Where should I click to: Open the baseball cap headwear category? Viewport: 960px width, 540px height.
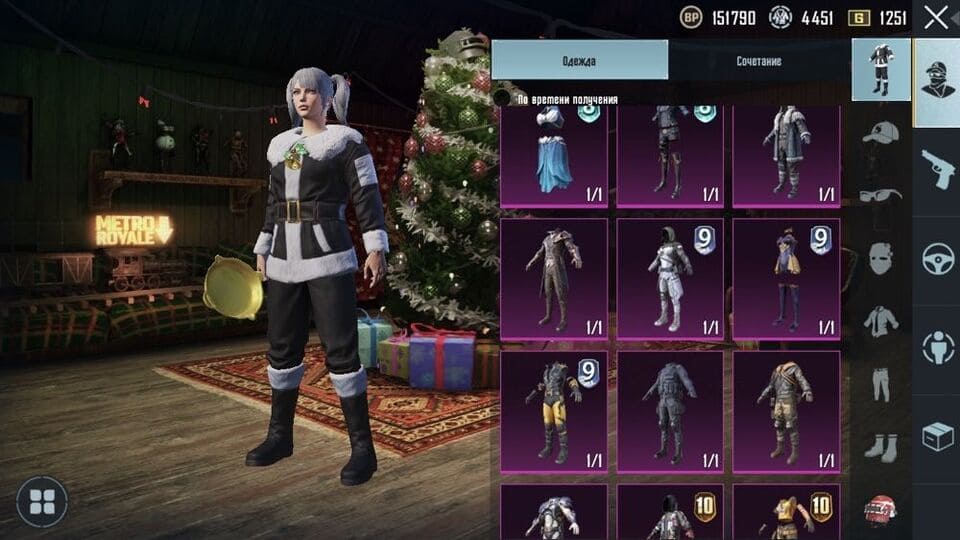(881, 135)
